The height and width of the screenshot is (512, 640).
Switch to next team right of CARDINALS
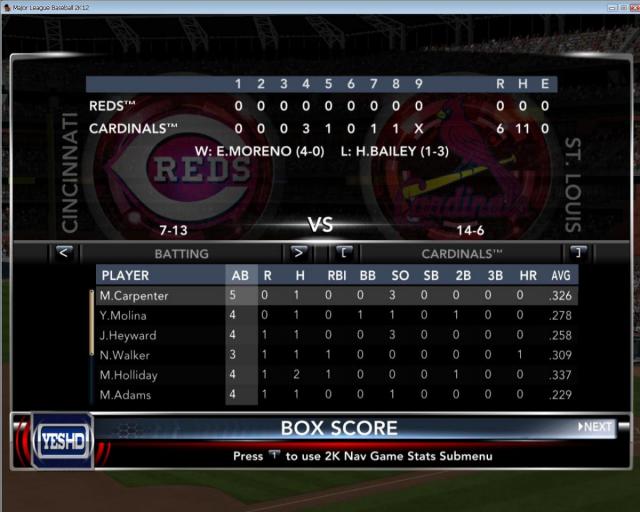[577, 252]
